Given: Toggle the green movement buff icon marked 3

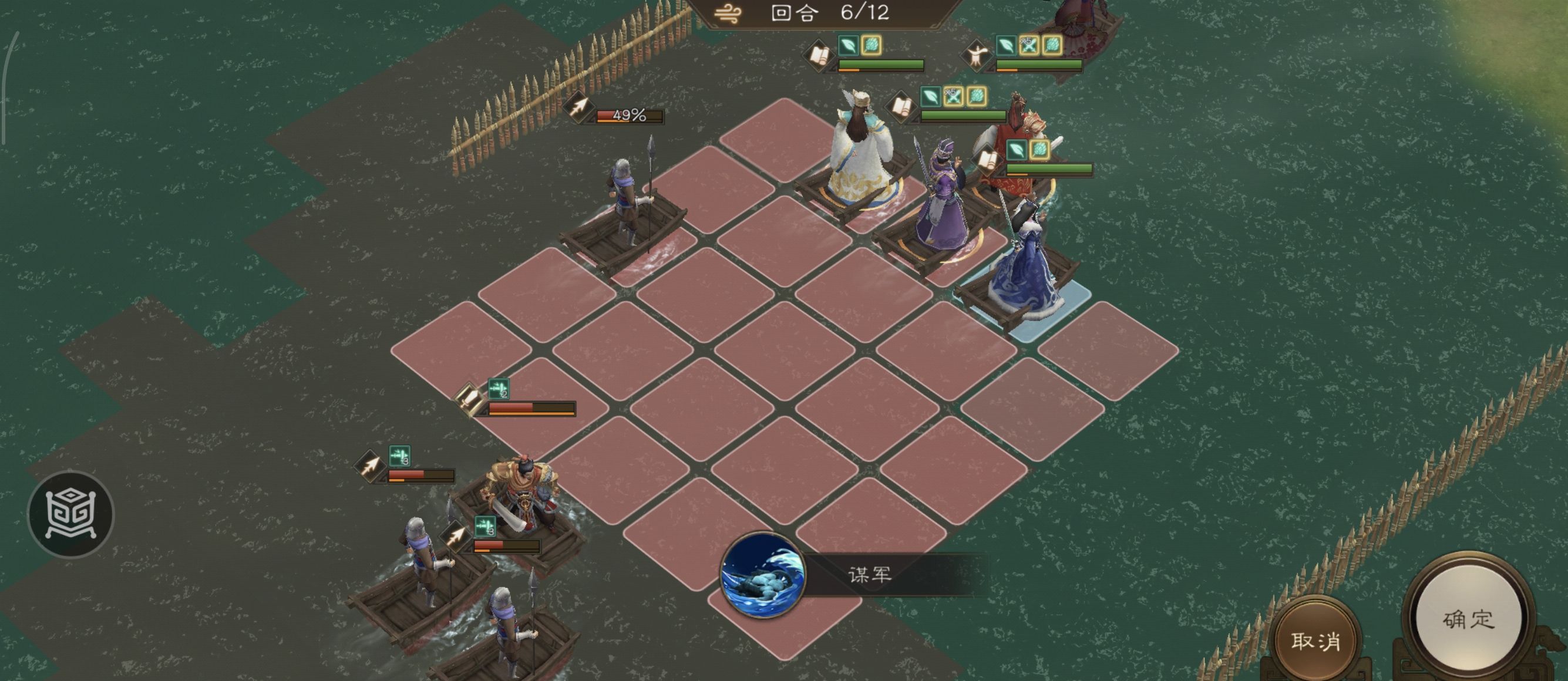Looking at the screenshot, I should point(400,456).
